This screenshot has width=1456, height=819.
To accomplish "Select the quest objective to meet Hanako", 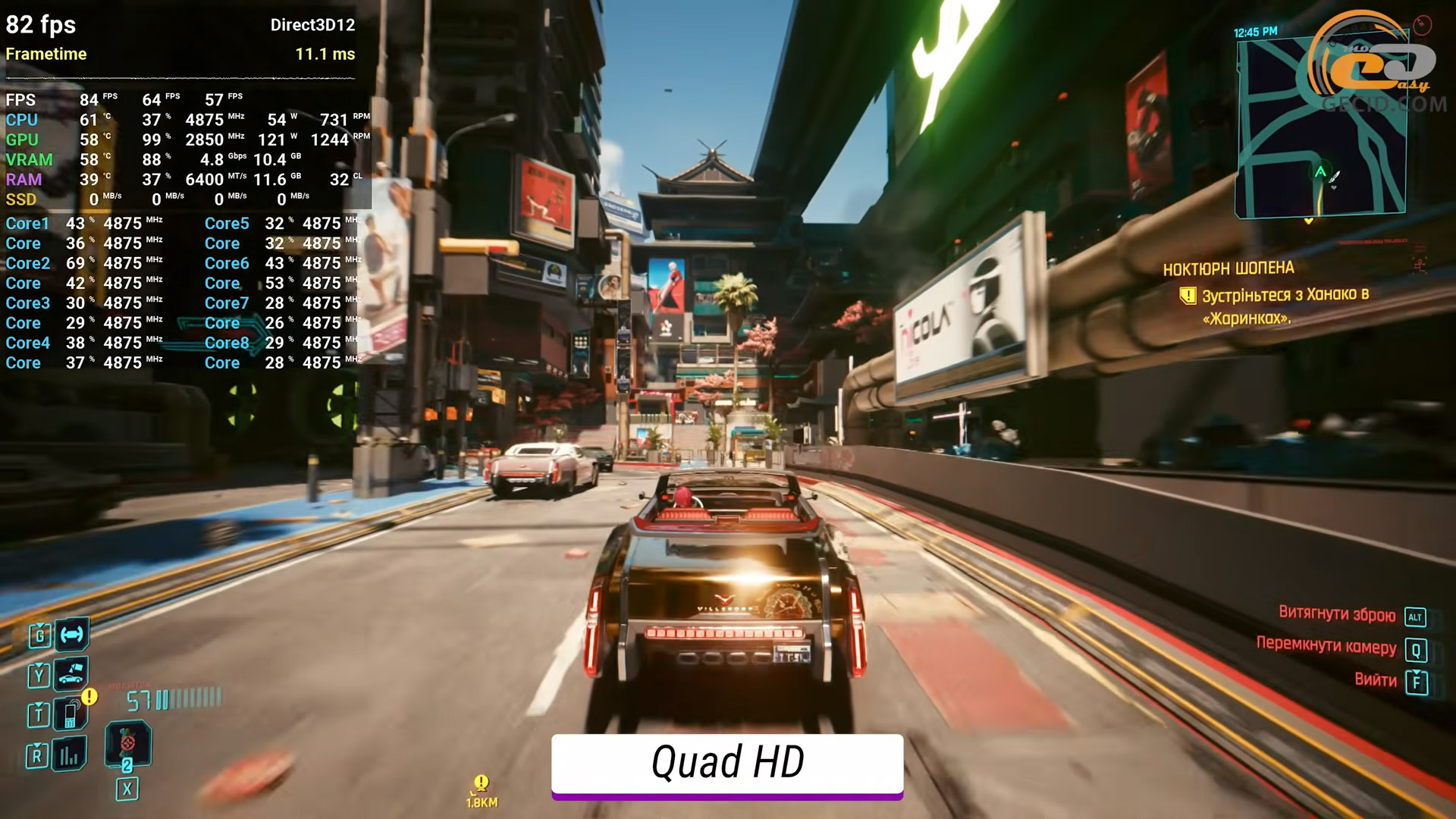I will pyautogui.click(x=1285, y=306).
